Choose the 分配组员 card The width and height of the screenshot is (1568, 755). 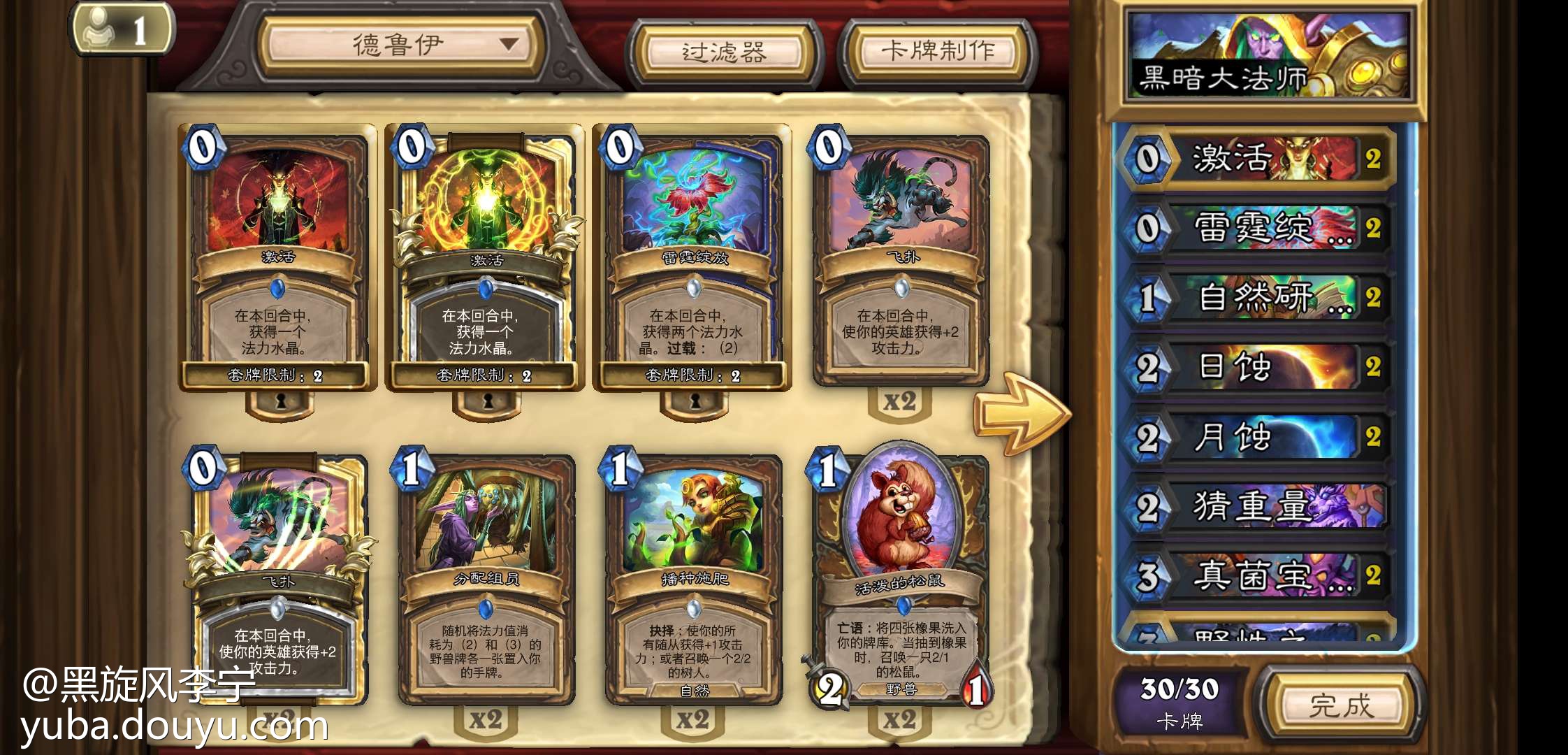[x=485, y=580]
